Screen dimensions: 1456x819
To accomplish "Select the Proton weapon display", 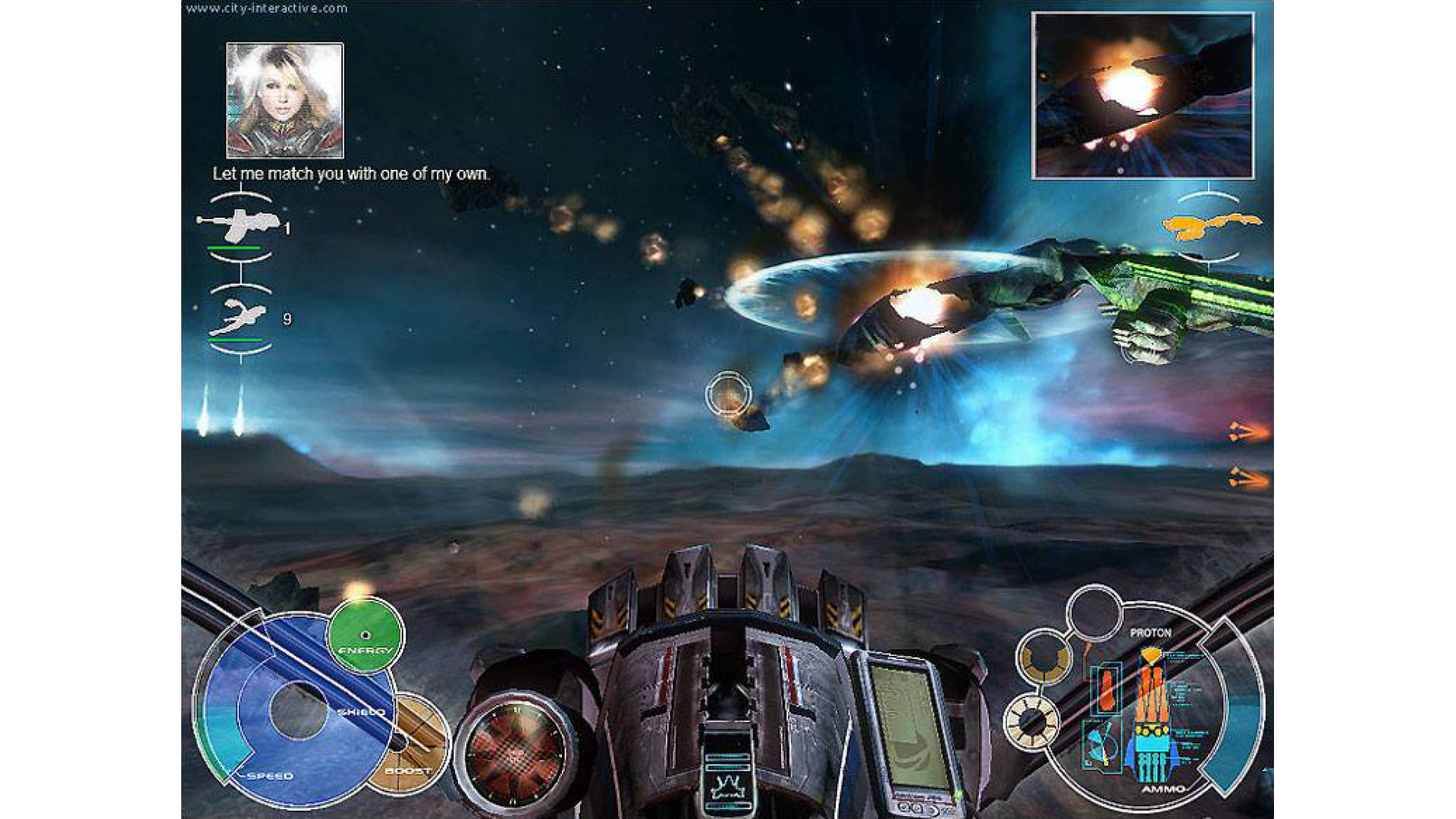I will 1151,705.
